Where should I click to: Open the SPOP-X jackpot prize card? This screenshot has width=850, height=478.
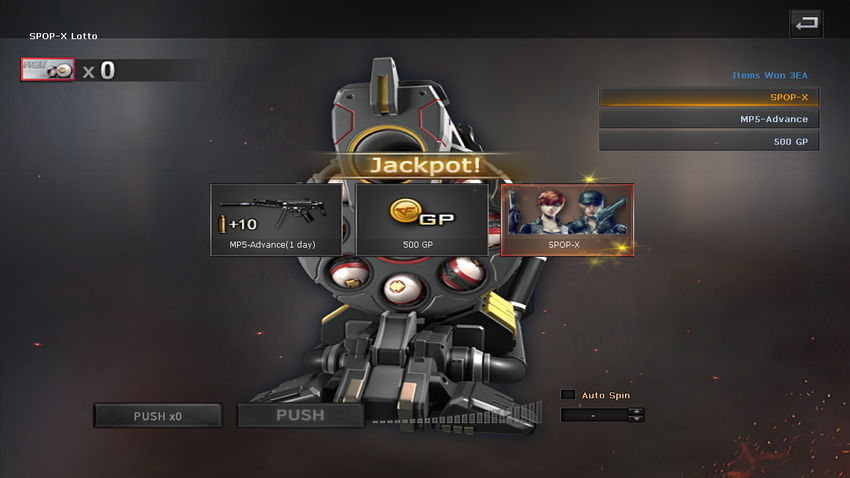pos(567,219)
